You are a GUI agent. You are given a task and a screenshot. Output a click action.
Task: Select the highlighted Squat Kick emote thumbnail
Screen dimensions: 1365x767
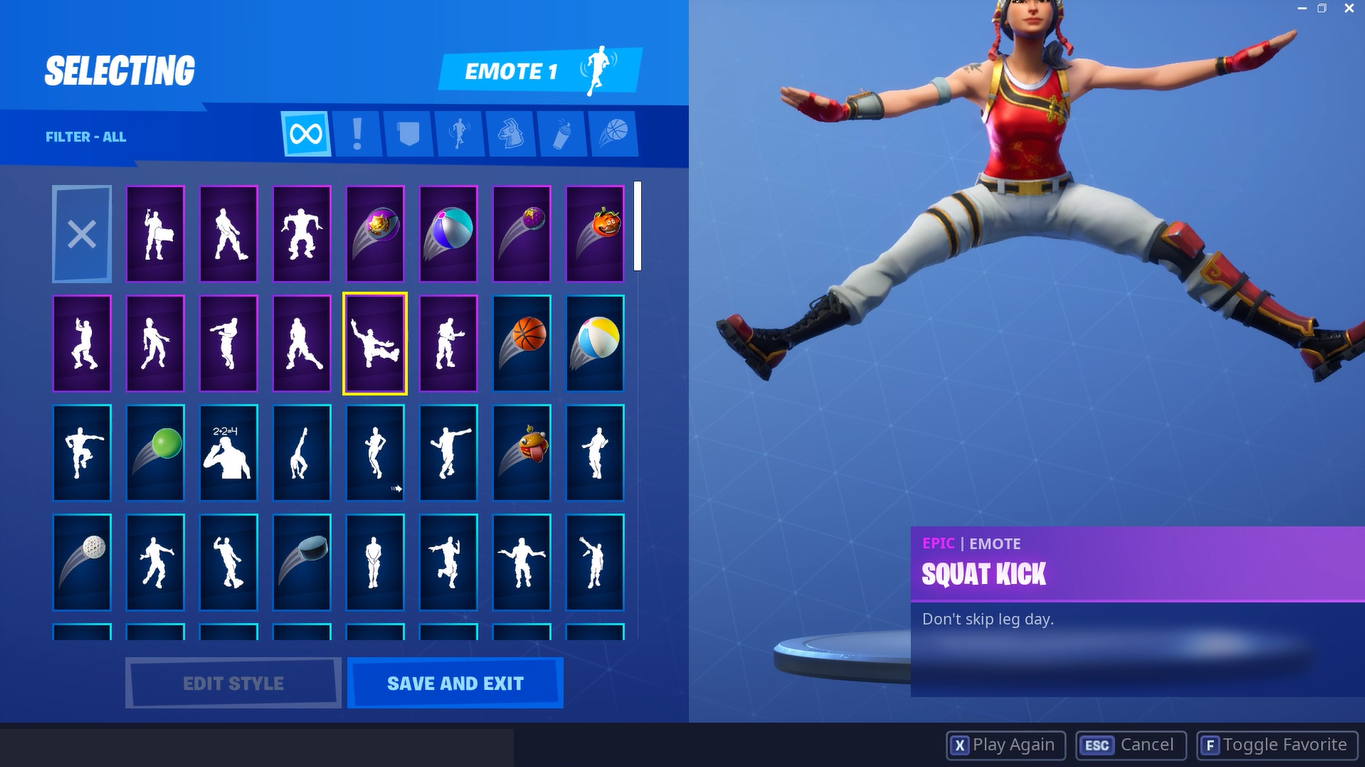coord(374,343)
